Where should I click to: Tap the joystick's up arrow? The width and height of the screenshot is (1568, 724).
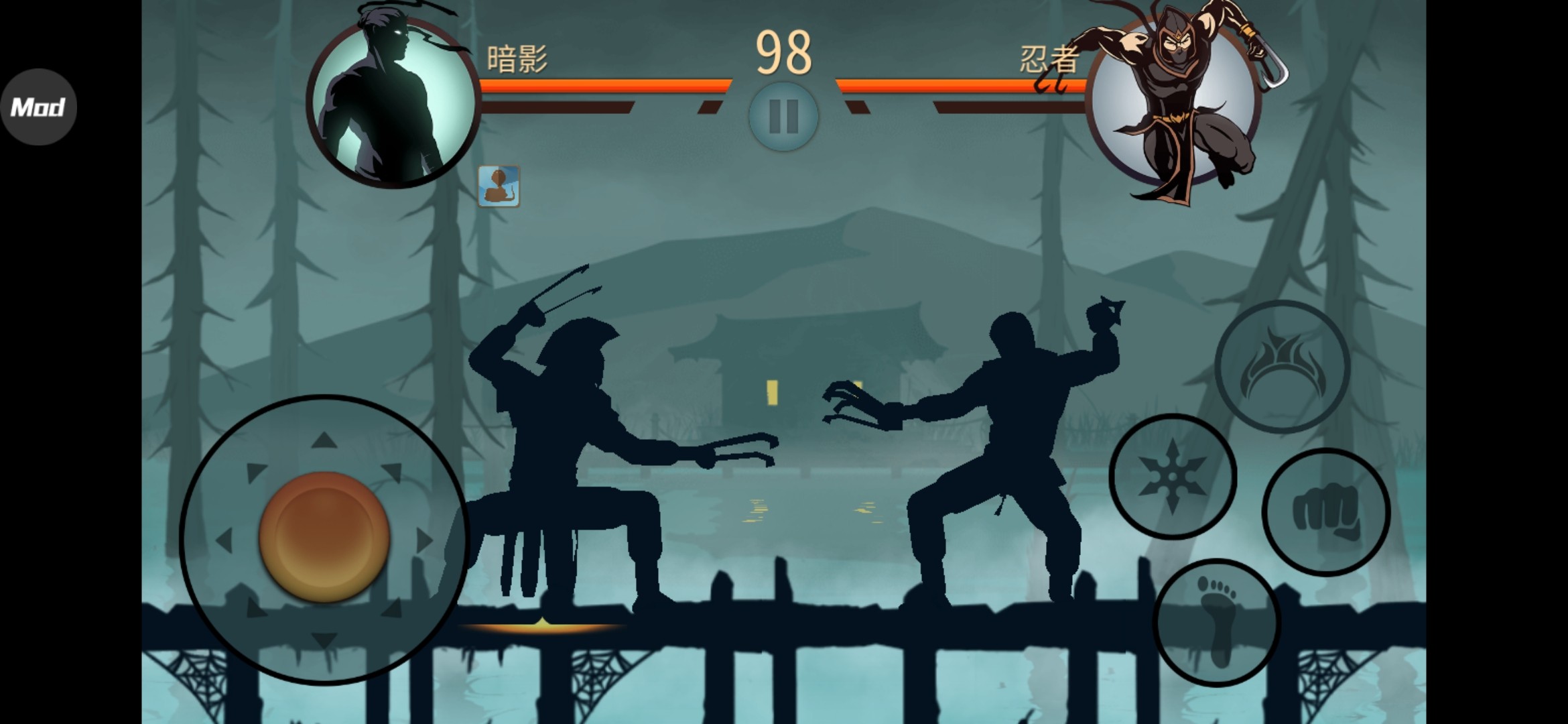pos(324,440)
